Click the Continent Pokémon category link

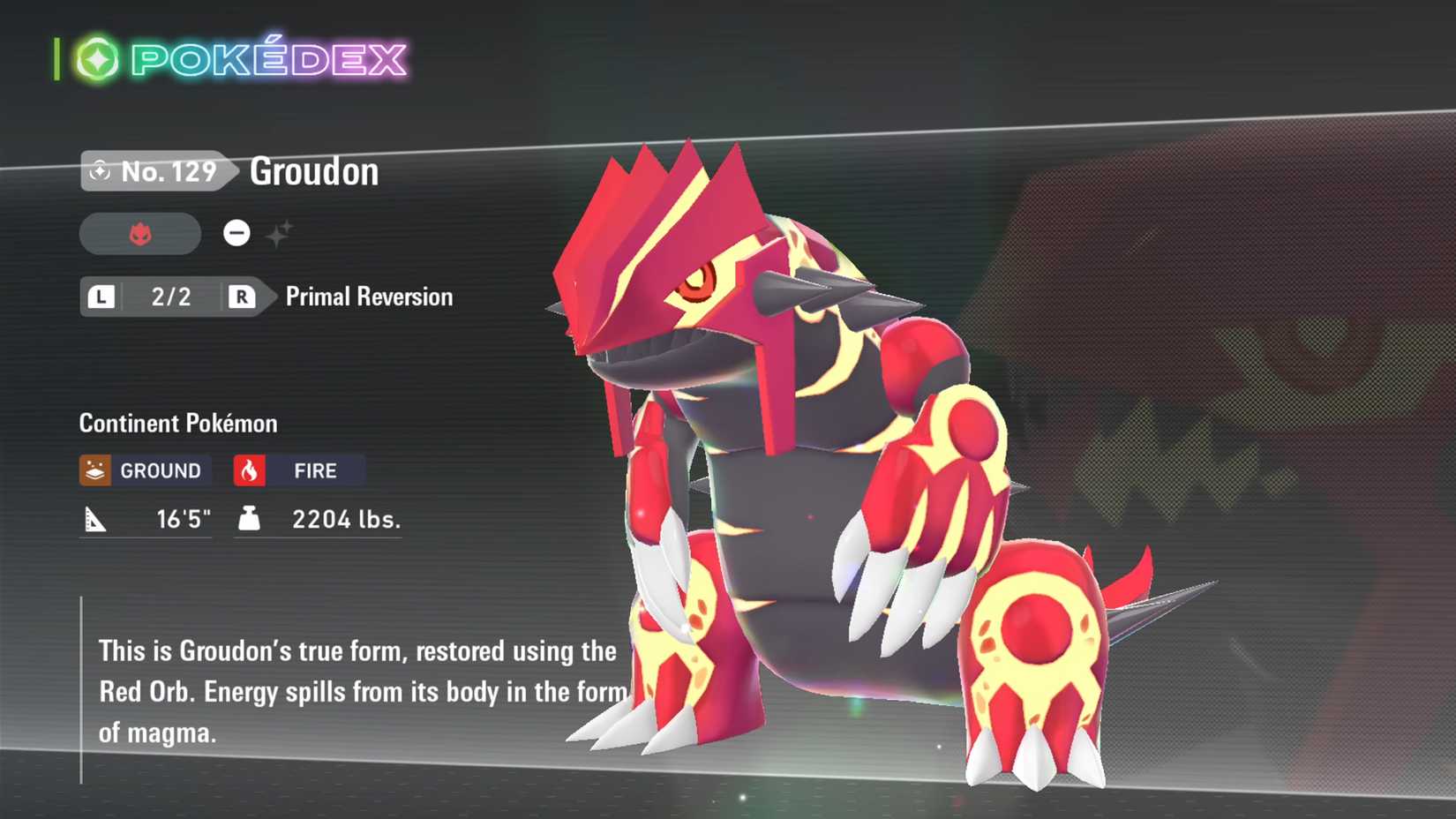coord(177,423)
